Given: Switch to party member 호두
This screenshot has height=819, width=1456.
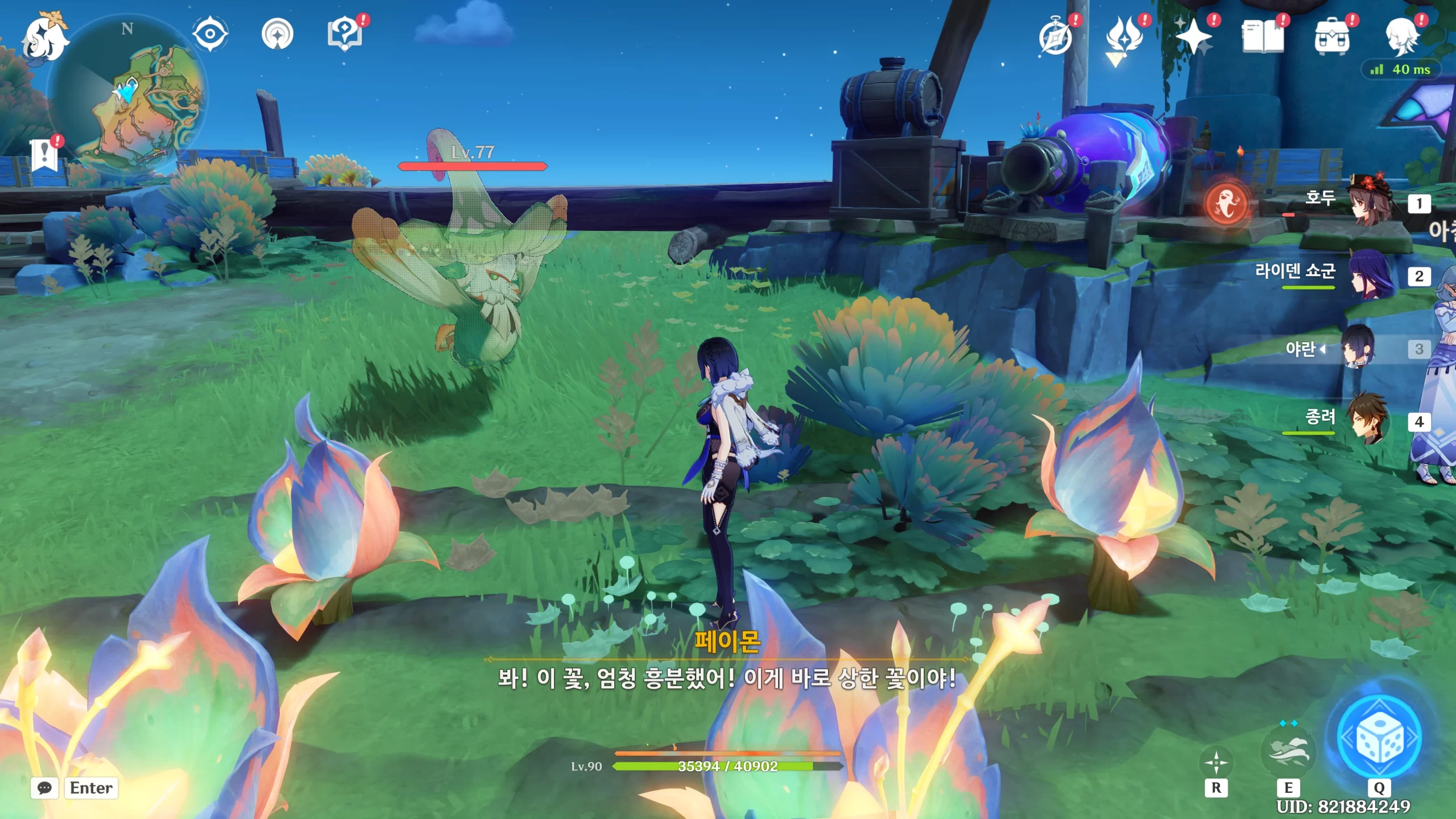Looking at the screenshot, I should click(1371, 202).
